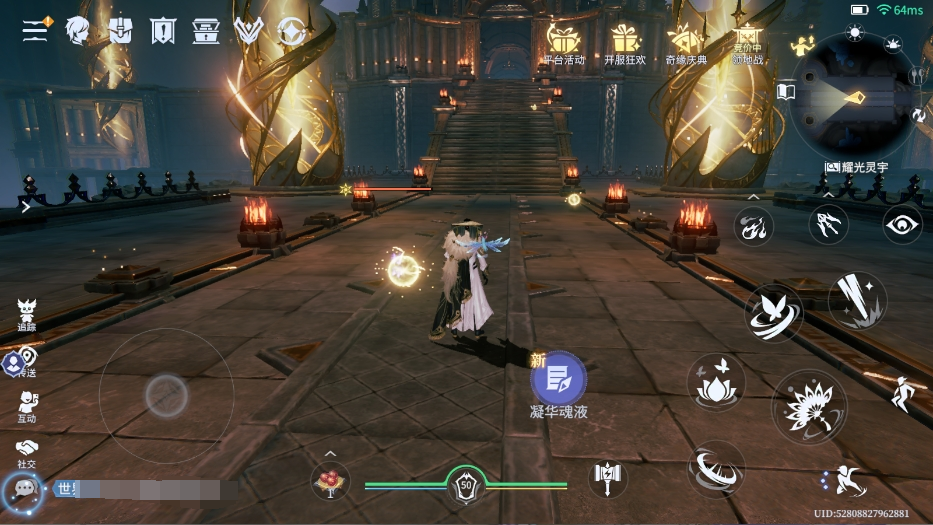The width and height of the screenshot is (933, 525).
Task: Open the character profile head icon
Action: 78,31
